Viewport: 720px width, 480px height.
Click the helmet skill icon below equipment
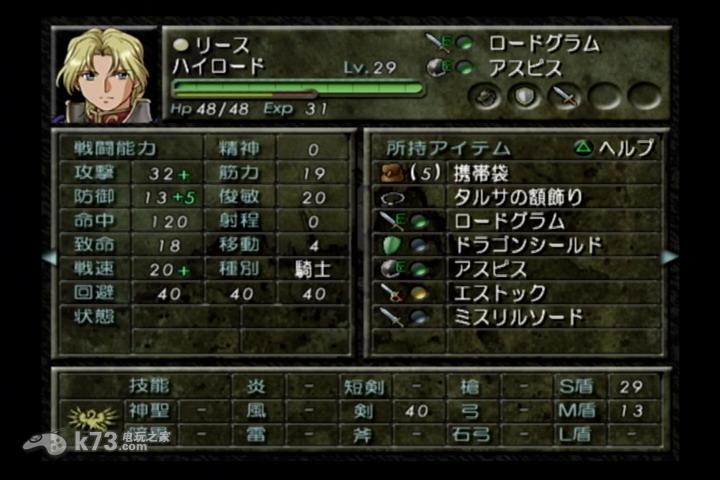[x=487, y=97]
